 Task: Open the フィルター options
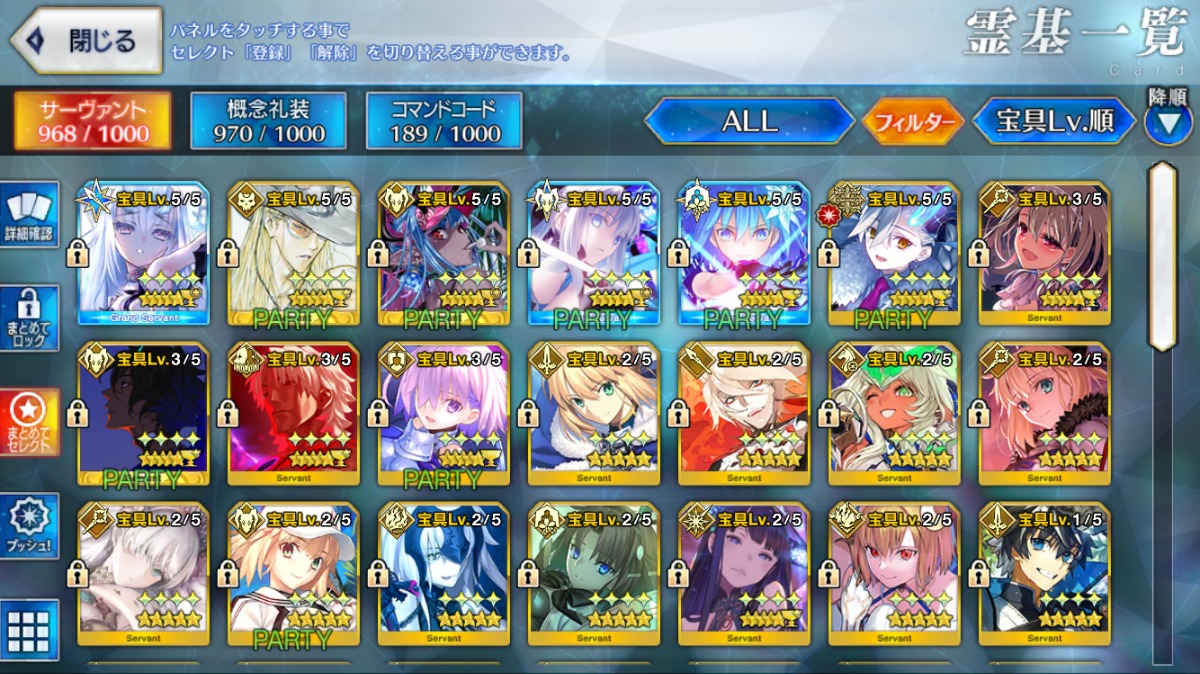pyautogui.click(x=912, y=122)
